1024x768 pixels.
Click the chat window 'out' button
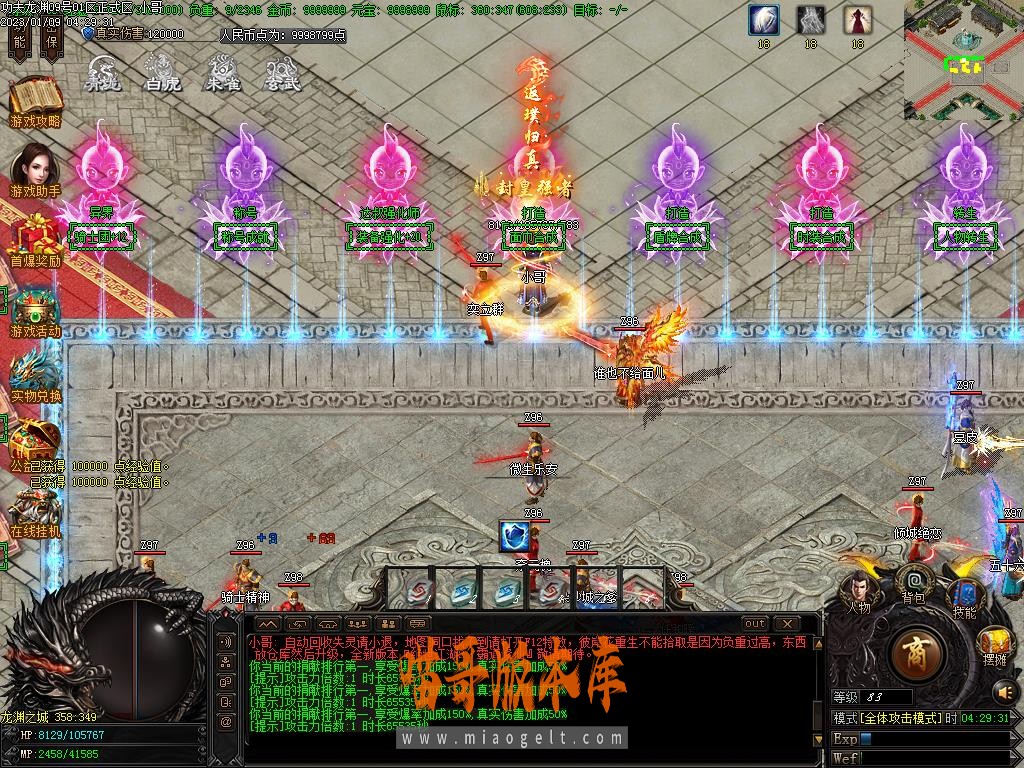coord(755,624)
